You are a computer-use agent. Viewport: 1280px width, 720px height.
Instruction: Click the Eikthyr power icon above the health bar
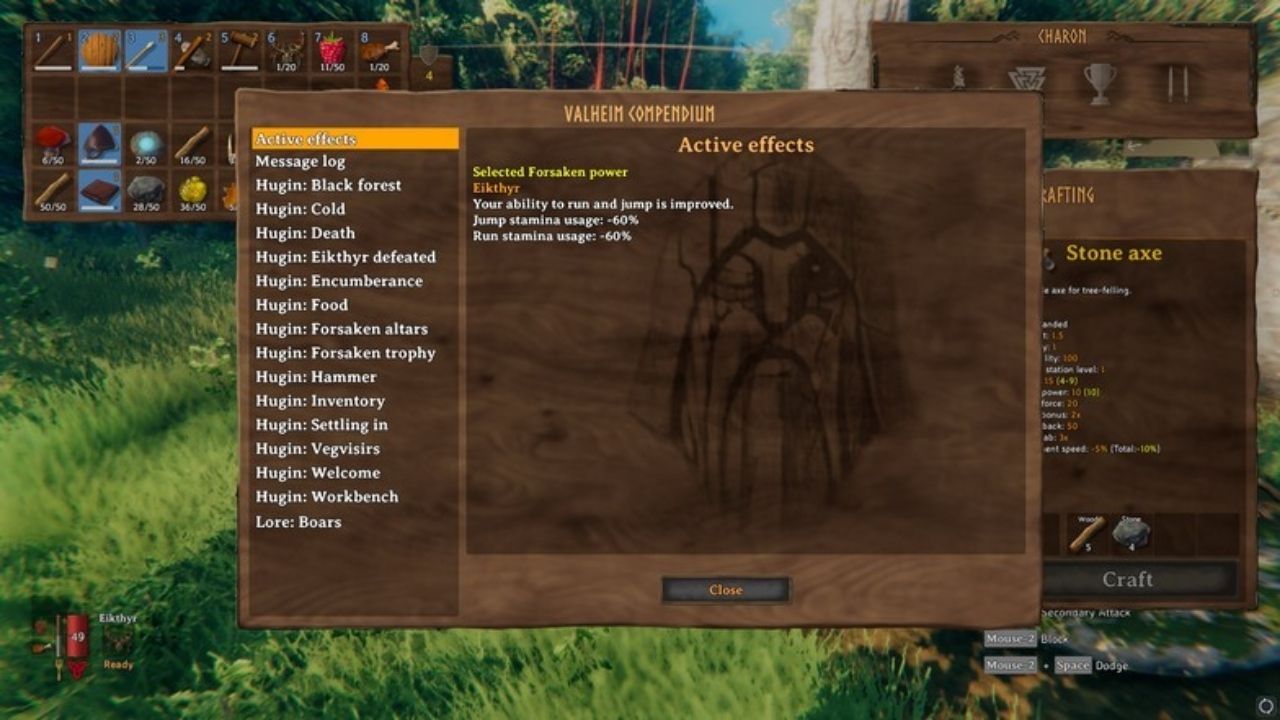(117, 639)
